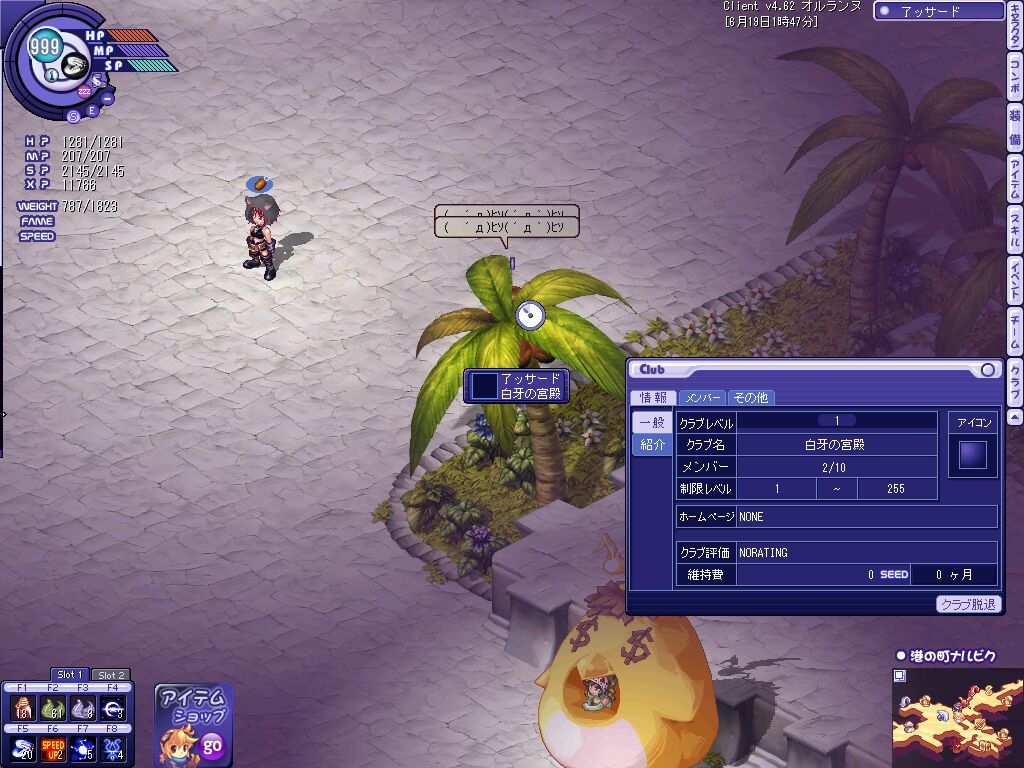Screen dimensions: 1024x768
Task: Open the アイテム (Item) side tab
Action: (x=1014, y=180)
